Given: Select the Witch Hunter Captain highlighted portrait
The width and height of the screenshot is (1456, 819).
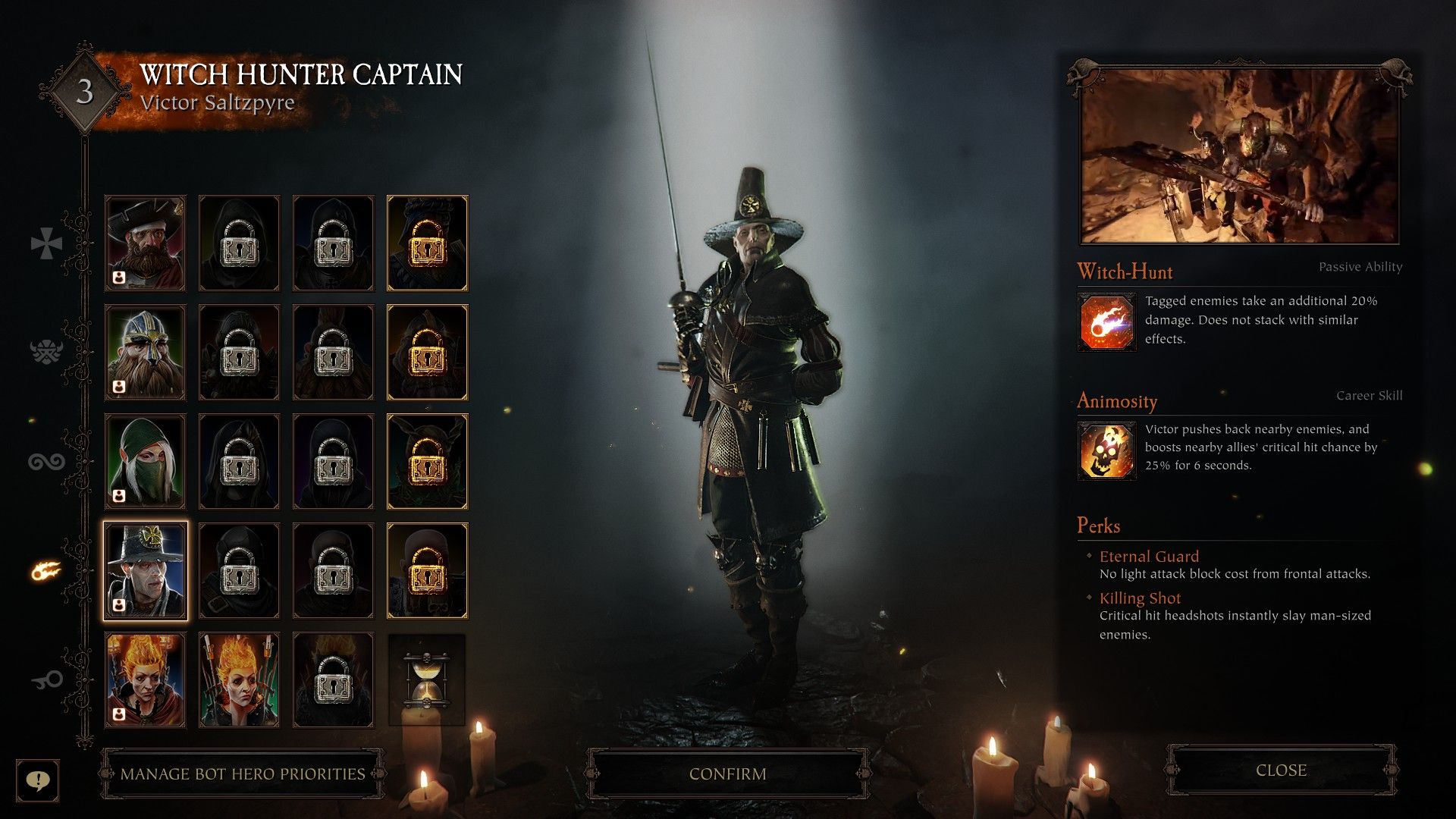Looking at the screenshot, I should (x=145, y=570).
